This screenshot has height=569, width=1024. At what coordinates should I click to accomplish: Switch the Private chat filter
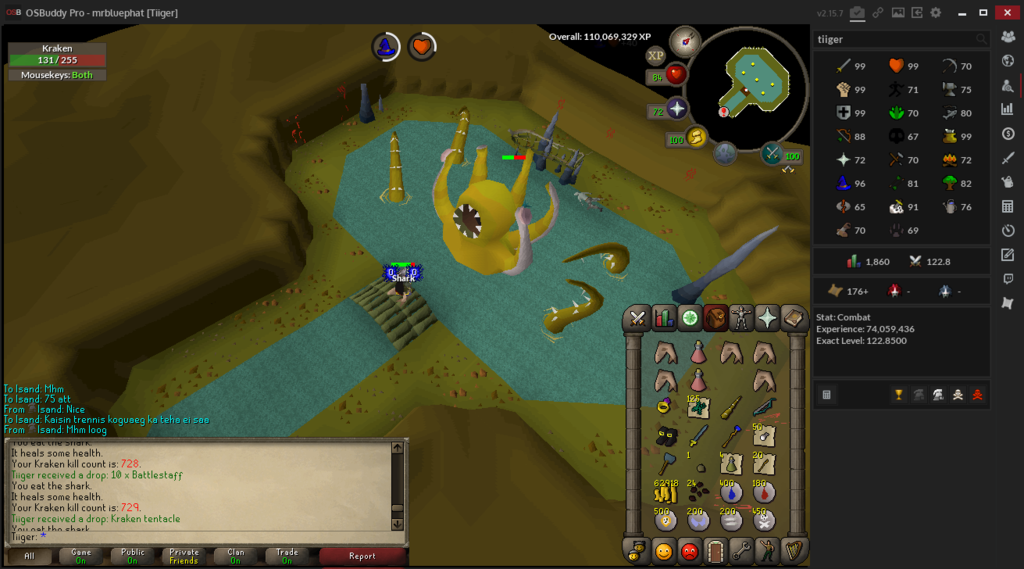point(184,556)
